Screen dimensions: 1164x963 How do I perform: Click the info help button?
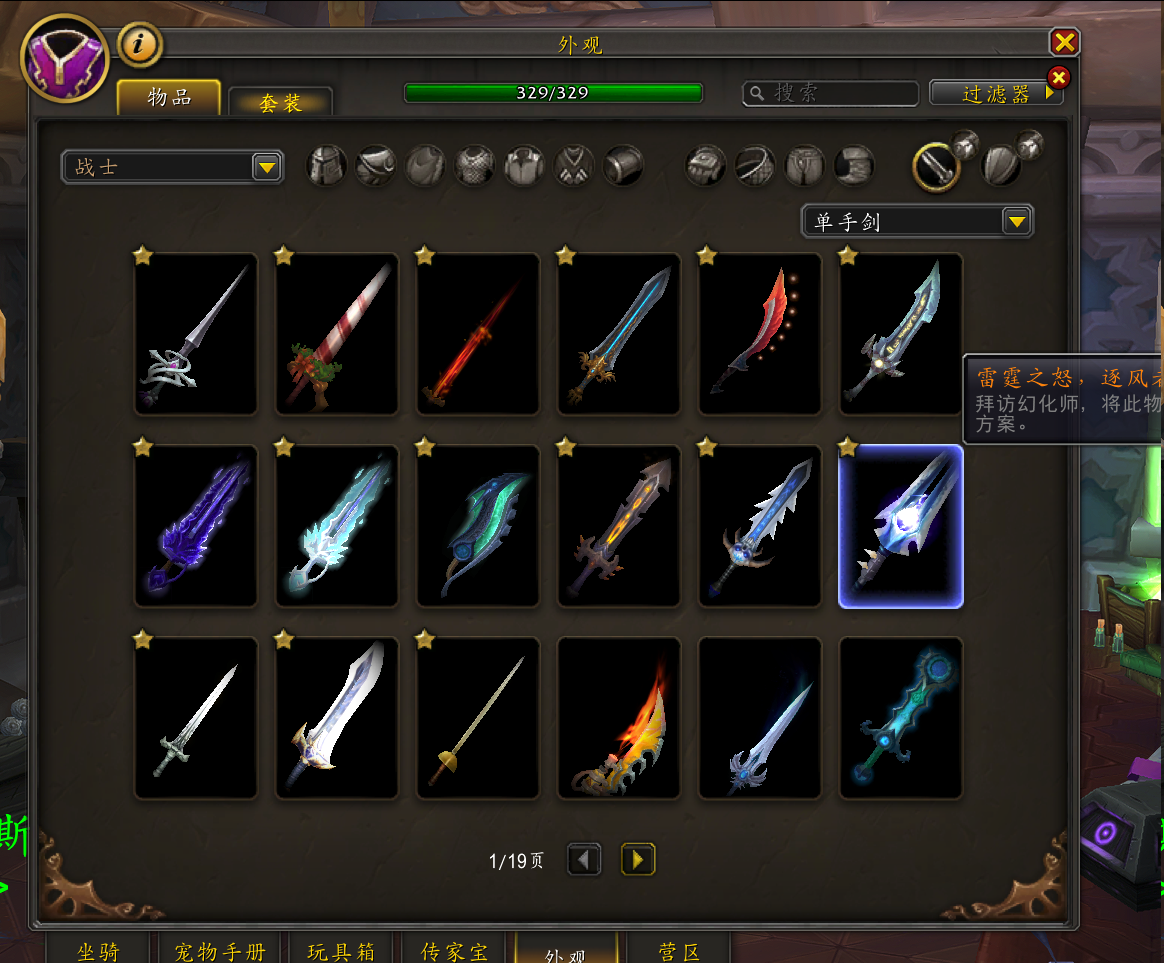[x=140, y=44]
